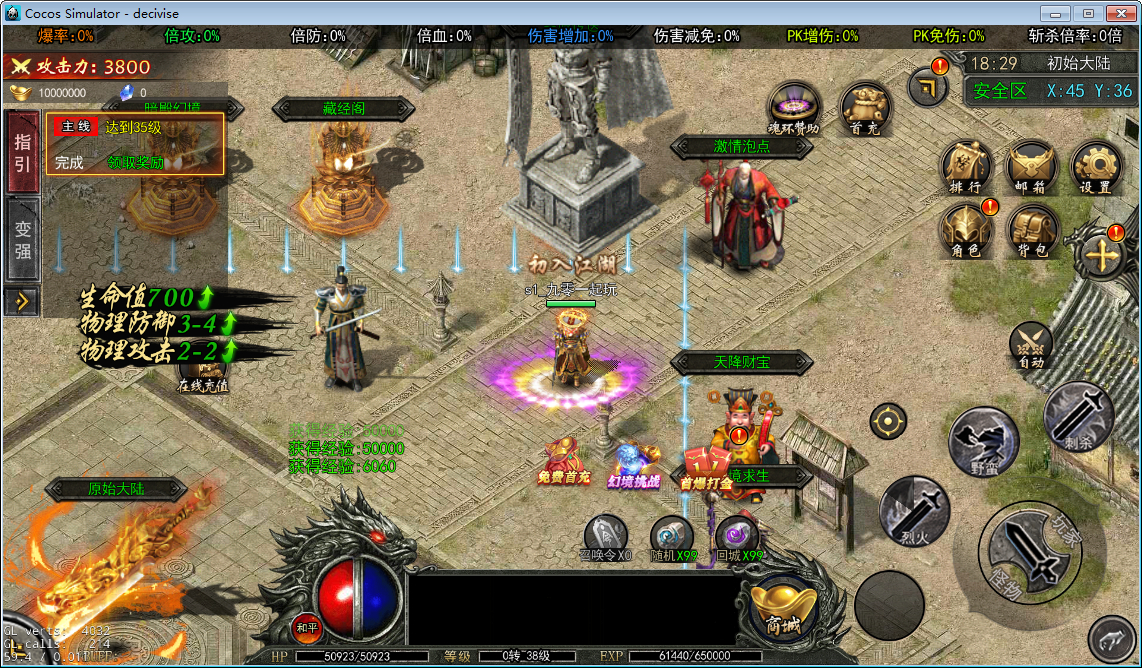Open the 设置 settings gear
Viewport: 1142px width, 668px height.
click(x=1096, y=167)
